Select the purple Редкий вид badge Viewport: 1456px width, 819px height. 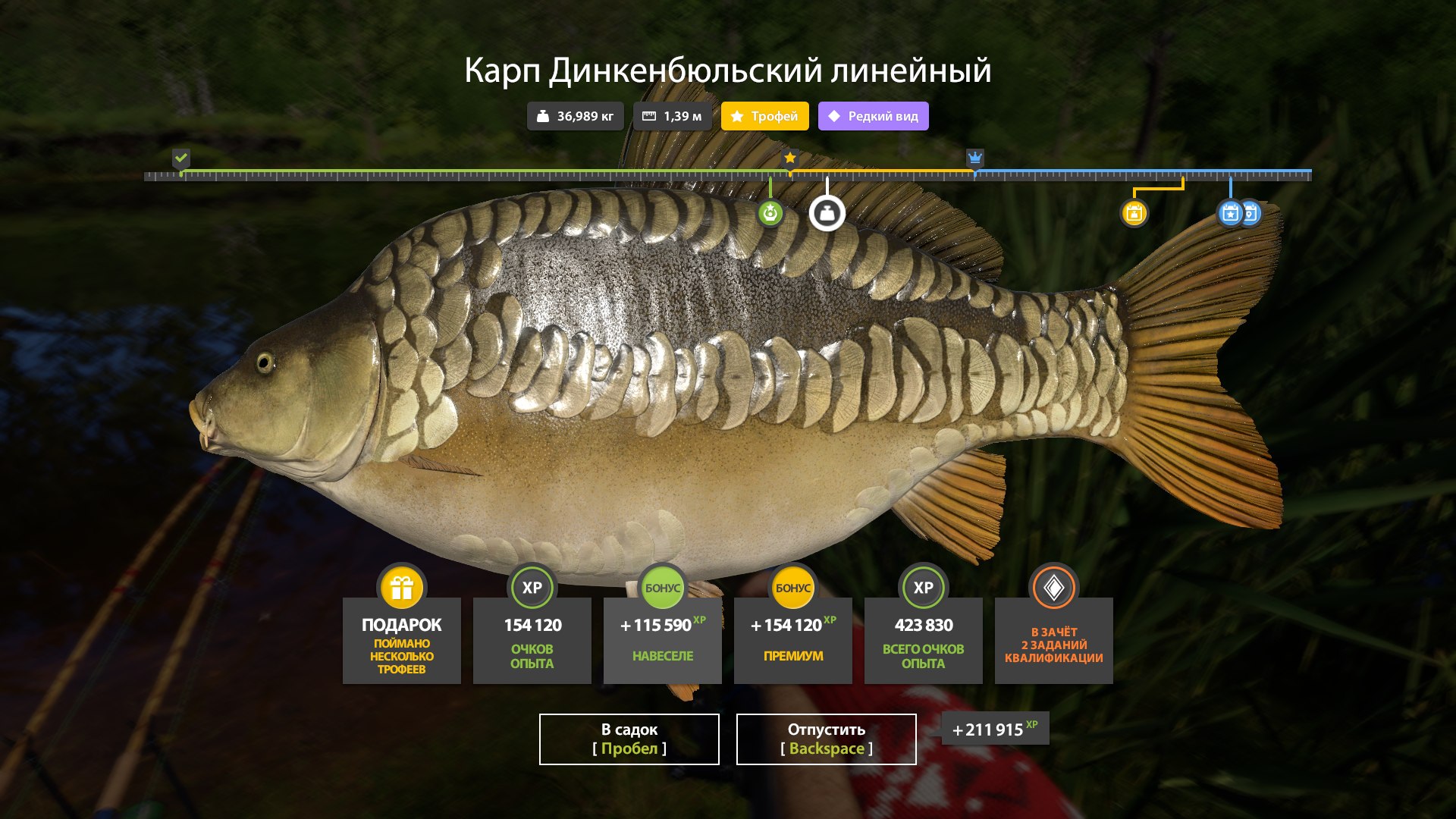[x=873, y=117]
